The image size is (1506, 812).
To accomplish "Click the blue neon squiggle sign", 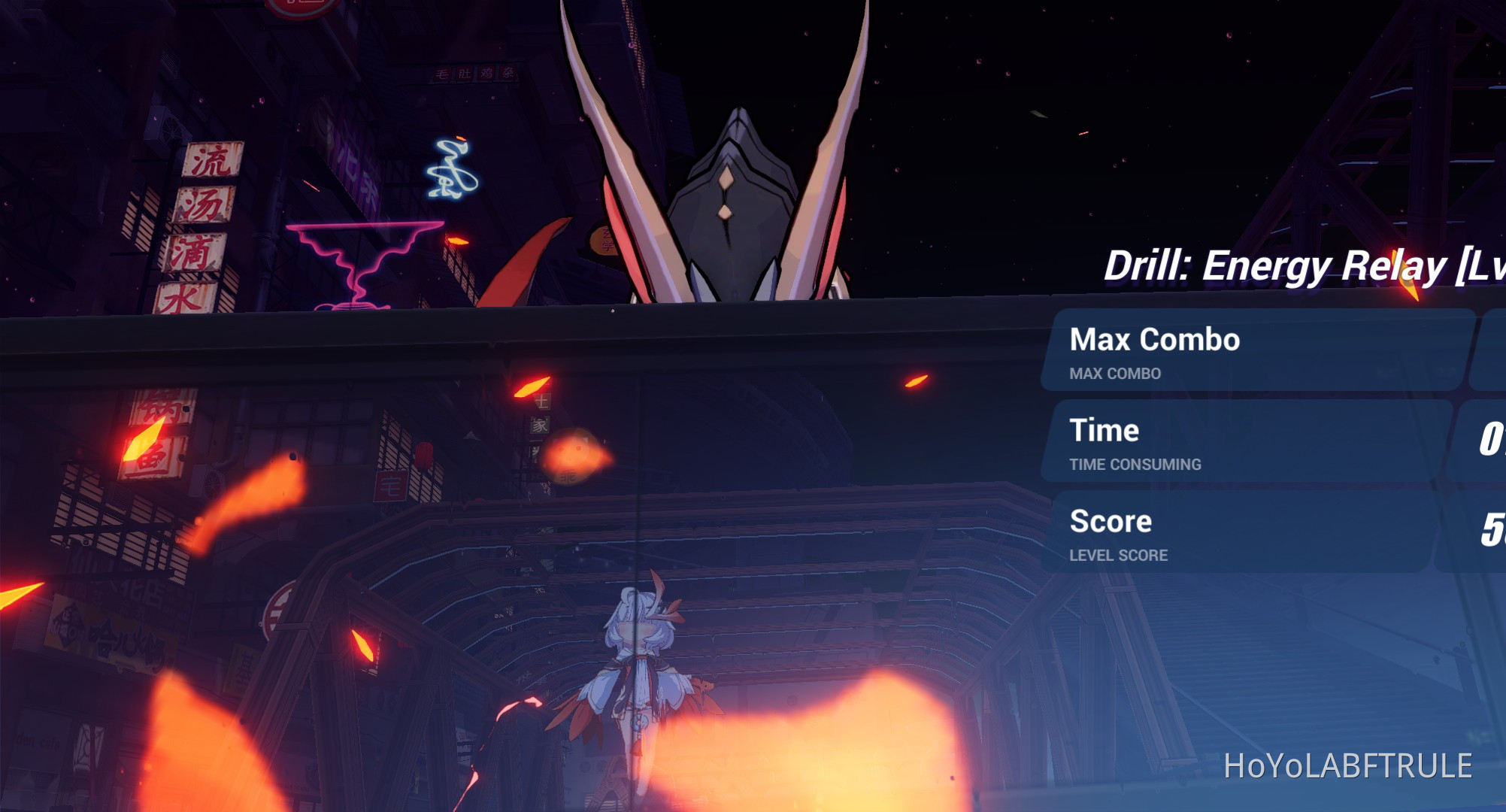I will (451, 169).
